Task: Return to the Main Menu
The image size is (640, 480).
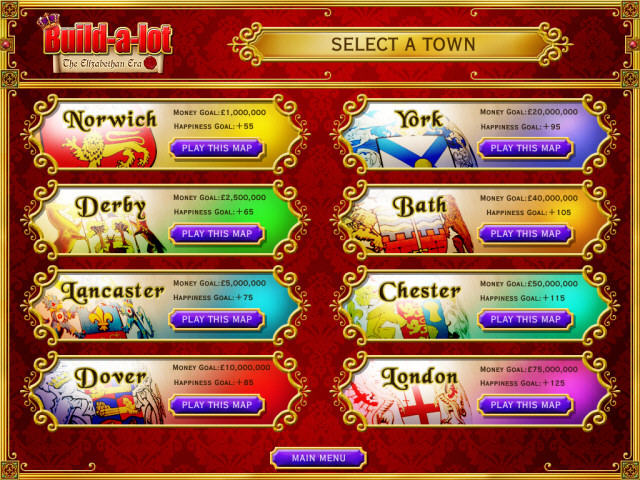Action: click(318, 458)
